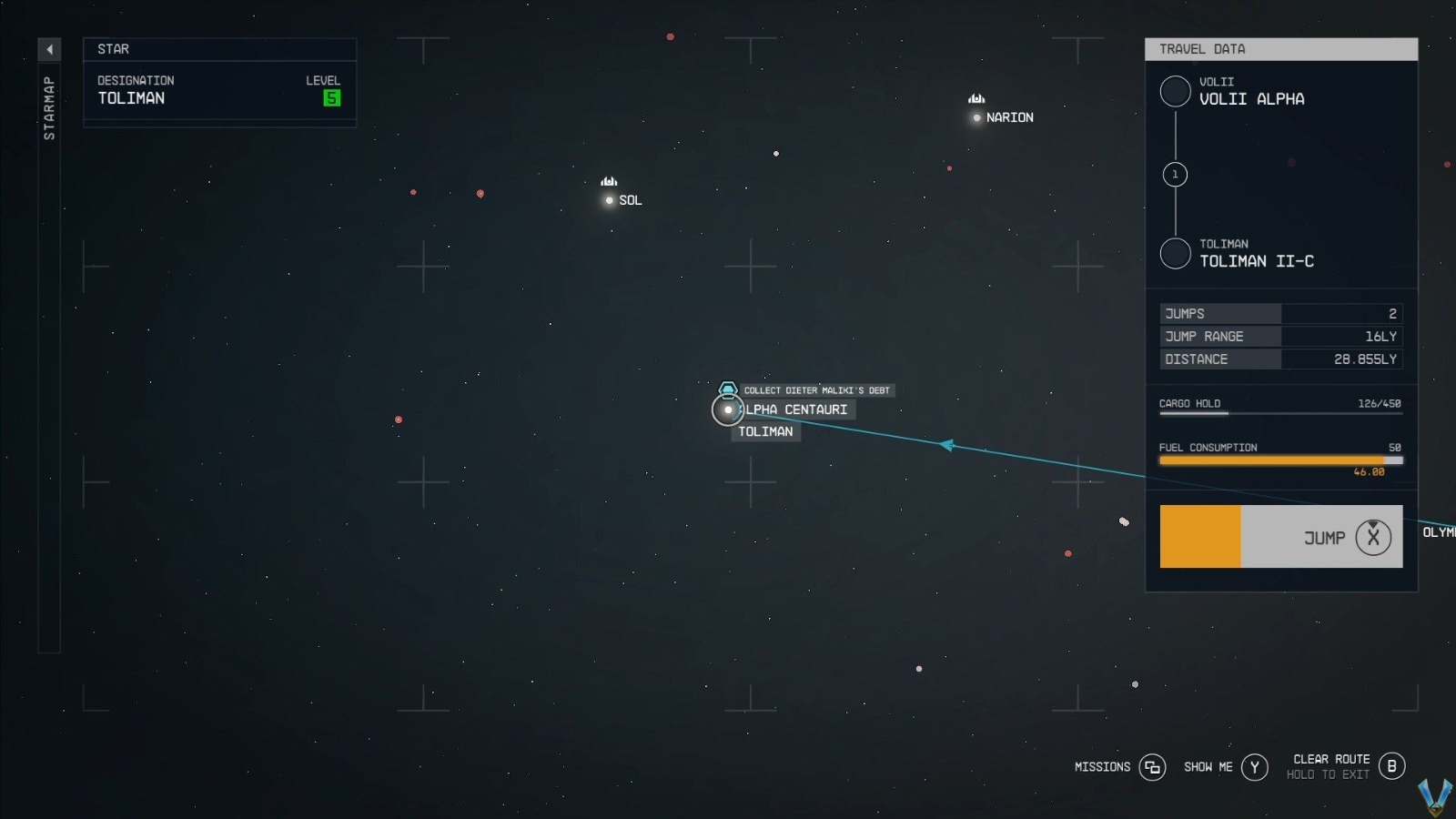1456x819 pixels.
Task: Click the B icon beside CLEAR ROUTE
Action: pos(1391,767)
